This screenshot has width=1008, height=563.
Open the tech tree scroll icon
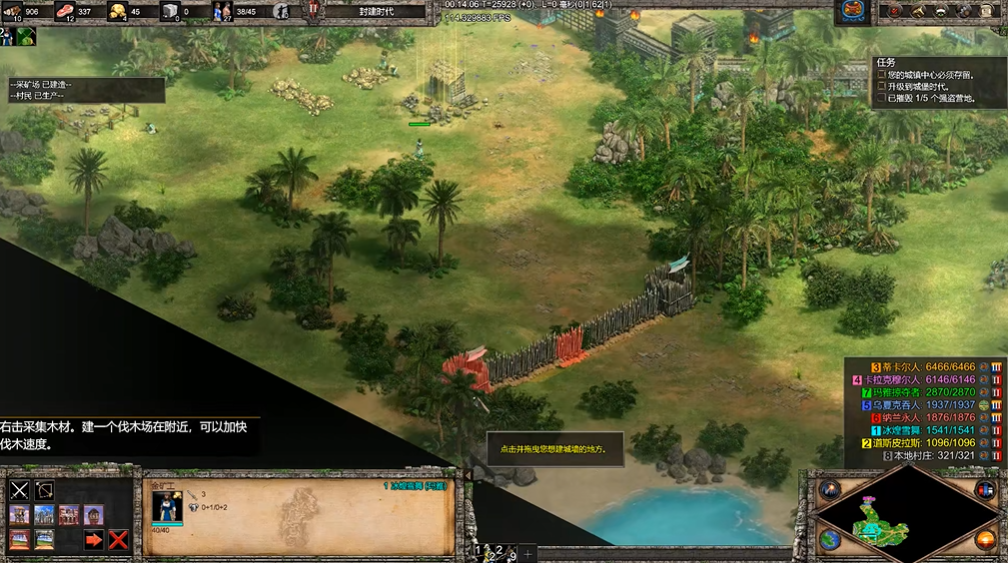click(918, 11)
